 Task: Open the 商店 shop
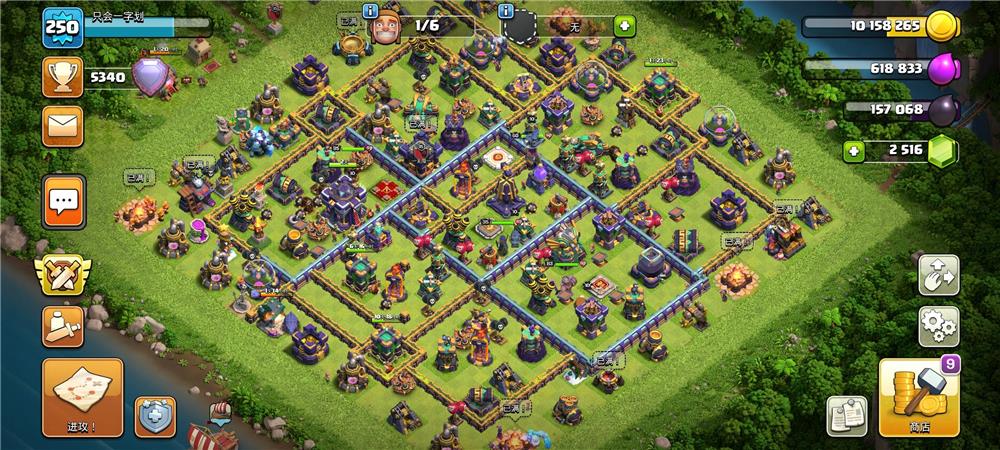[918, 398]
